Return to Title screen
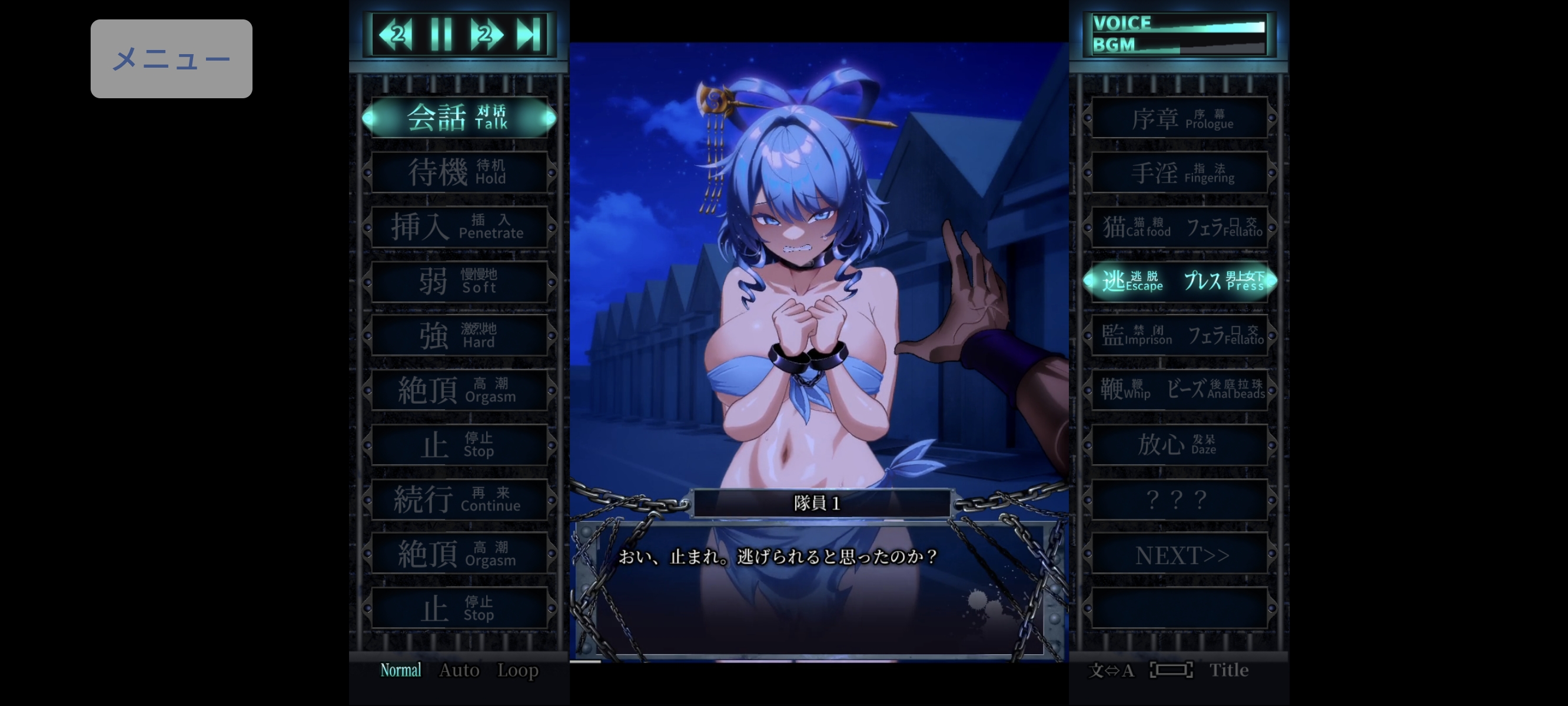Screen dimensions: 1568x706 1229,670
